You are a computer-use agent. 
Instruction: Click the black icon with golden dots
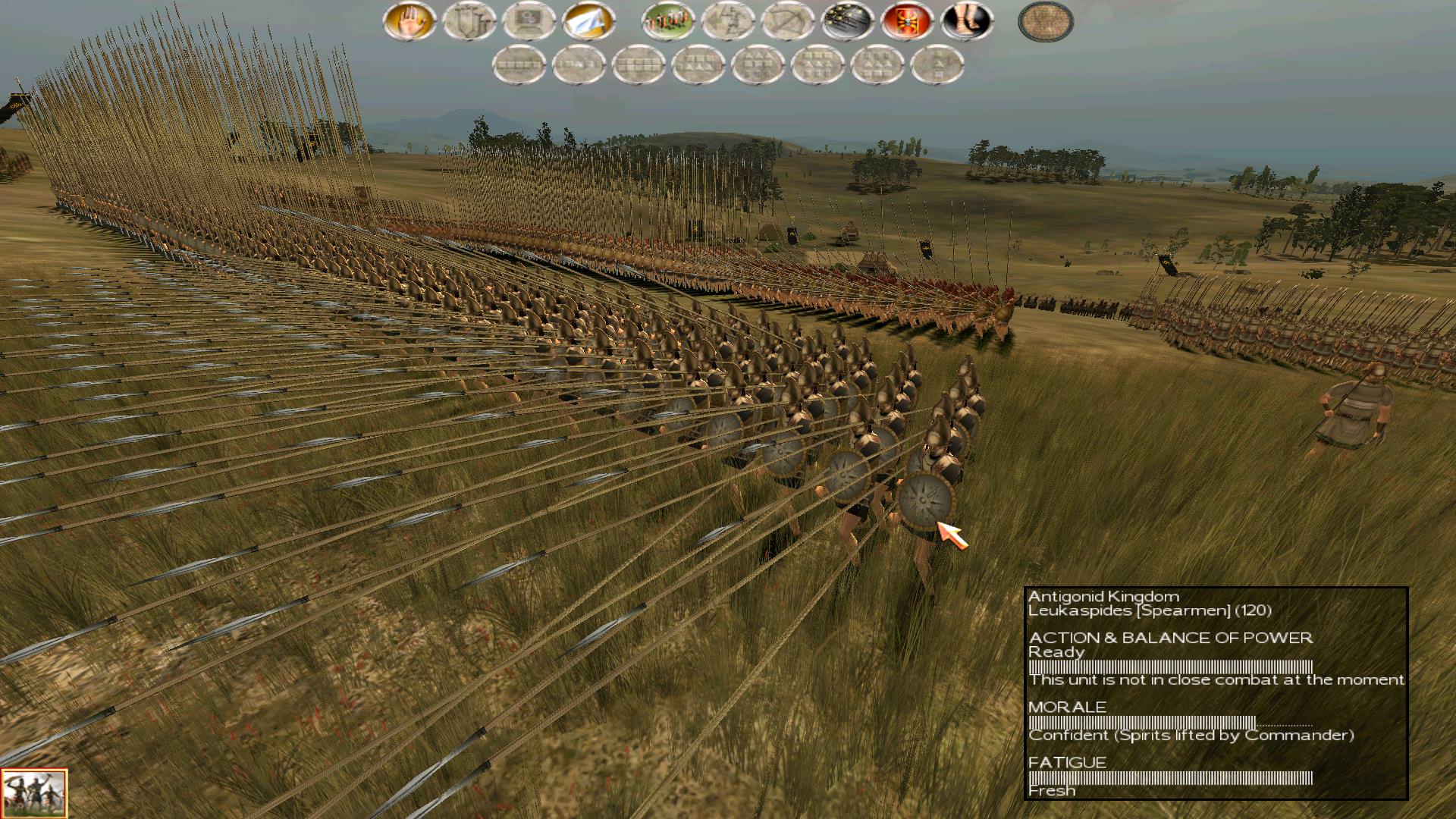pyautogui.click(x=848, y=21)
